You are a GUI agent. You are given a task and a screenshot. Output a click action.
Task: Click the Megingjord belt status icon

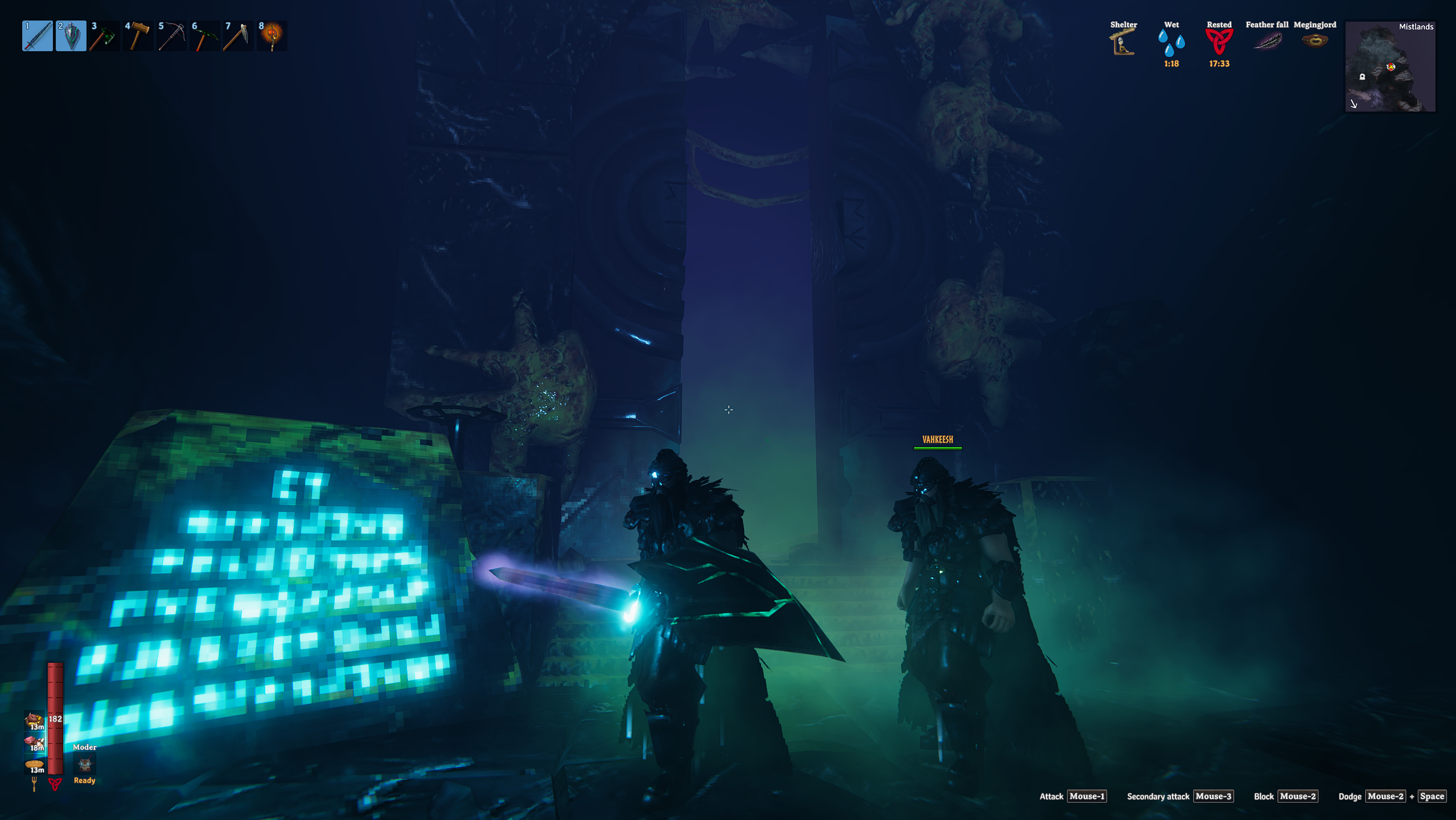click(1315, 41)
